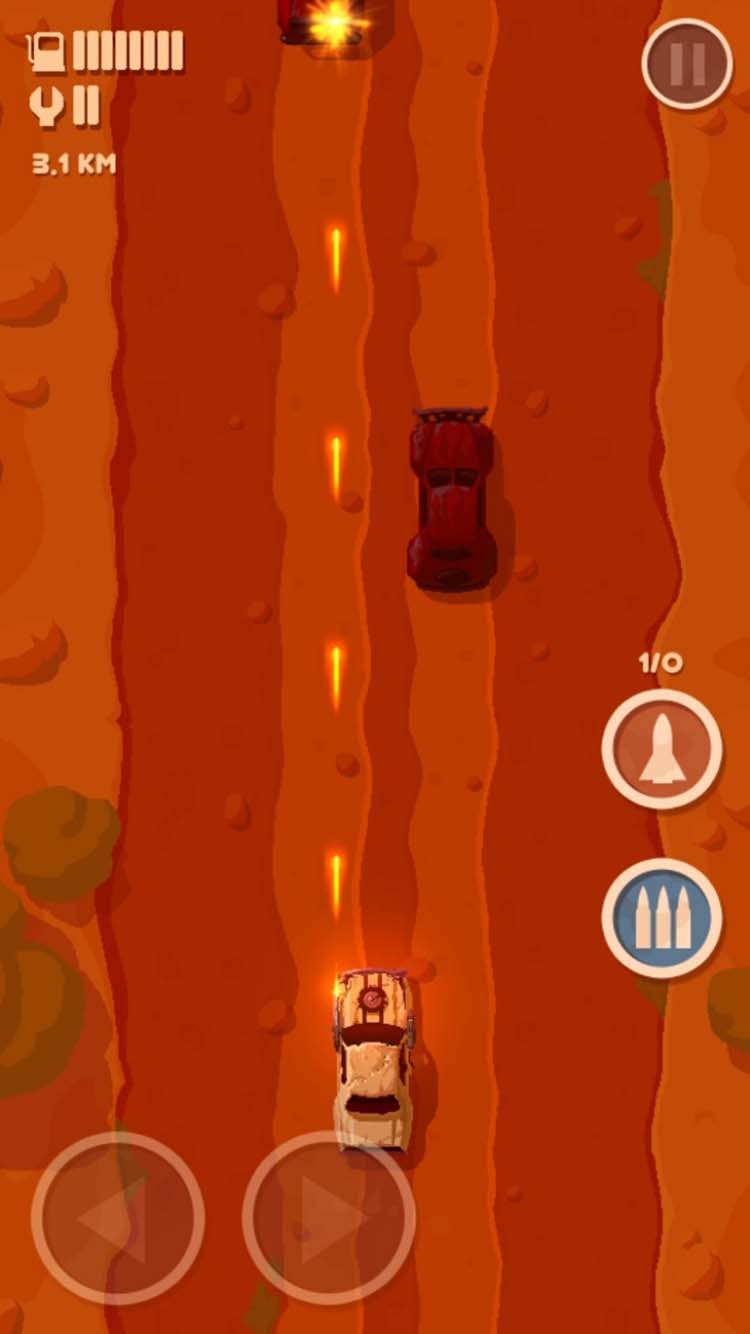Fire a rocket with the missile button
This screenshot has height=1334, width=750.
point(662,748)
